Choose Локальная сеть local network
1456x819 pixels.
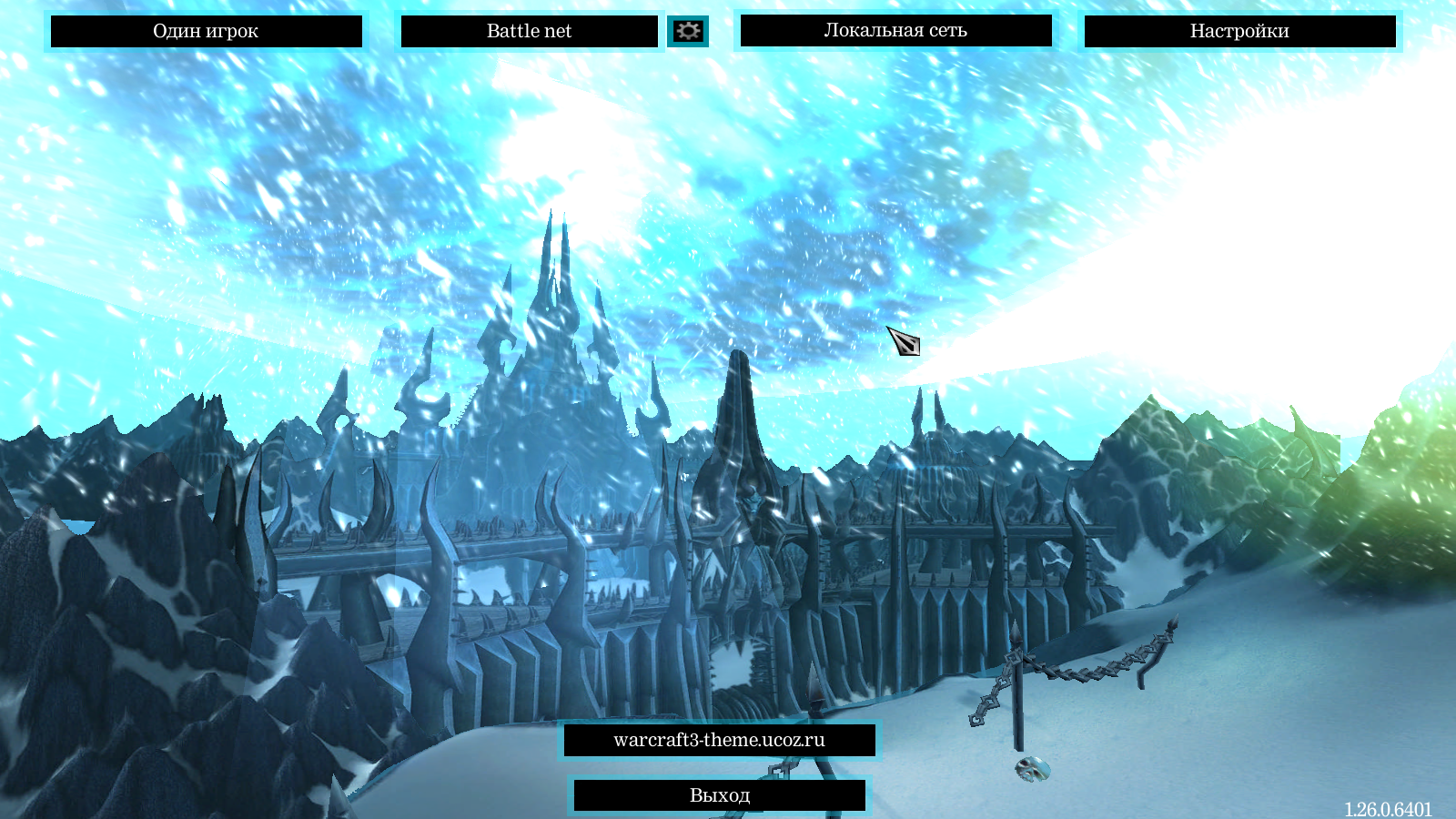tap(895, 30)
